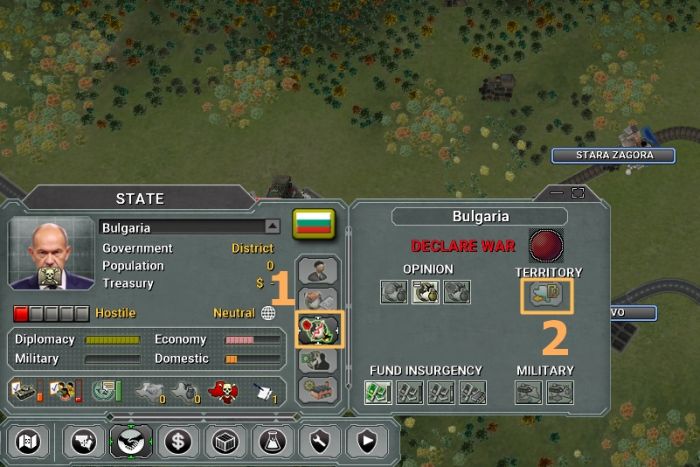Open the wrench department button

tap(317, 439)
